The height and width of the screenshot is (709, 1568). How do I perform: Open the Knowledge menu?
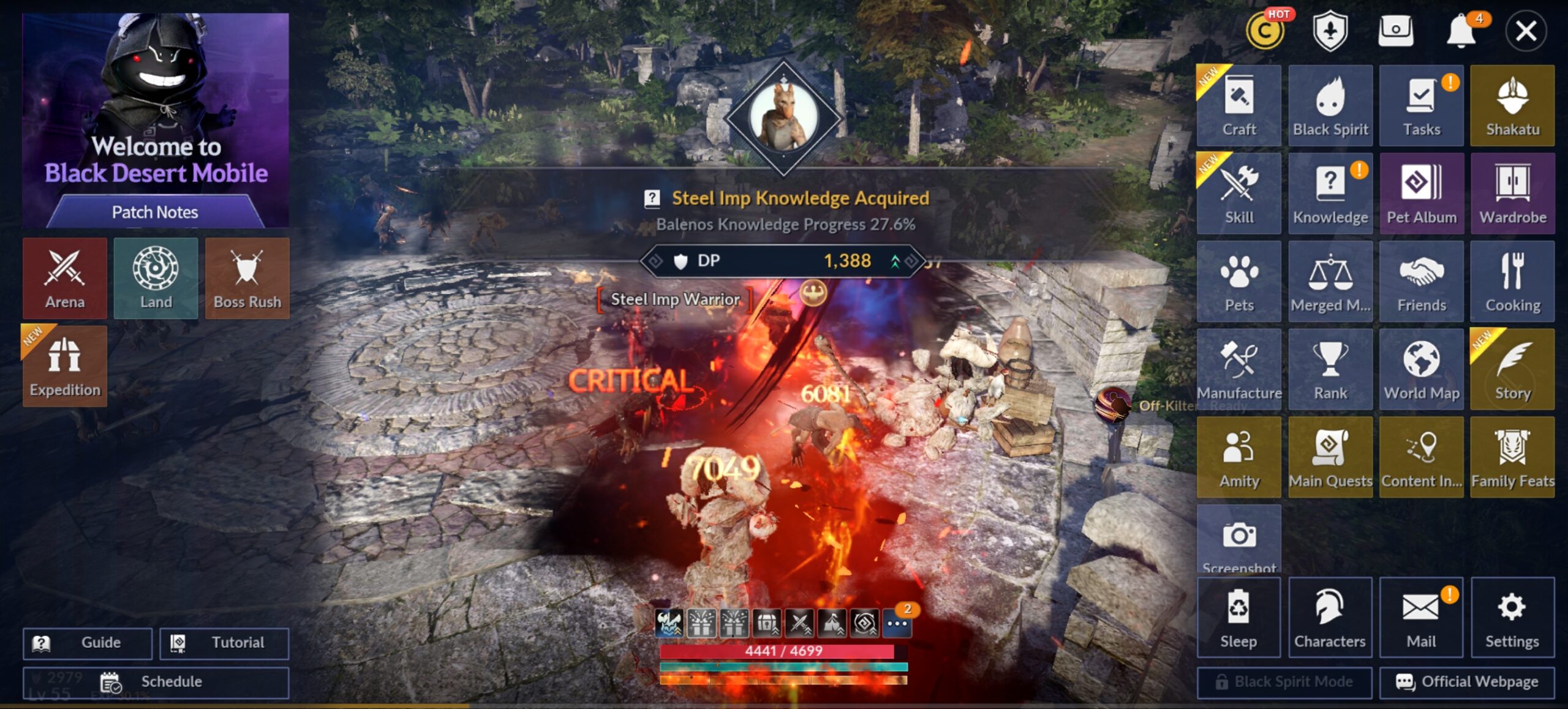click(1330, 193)
